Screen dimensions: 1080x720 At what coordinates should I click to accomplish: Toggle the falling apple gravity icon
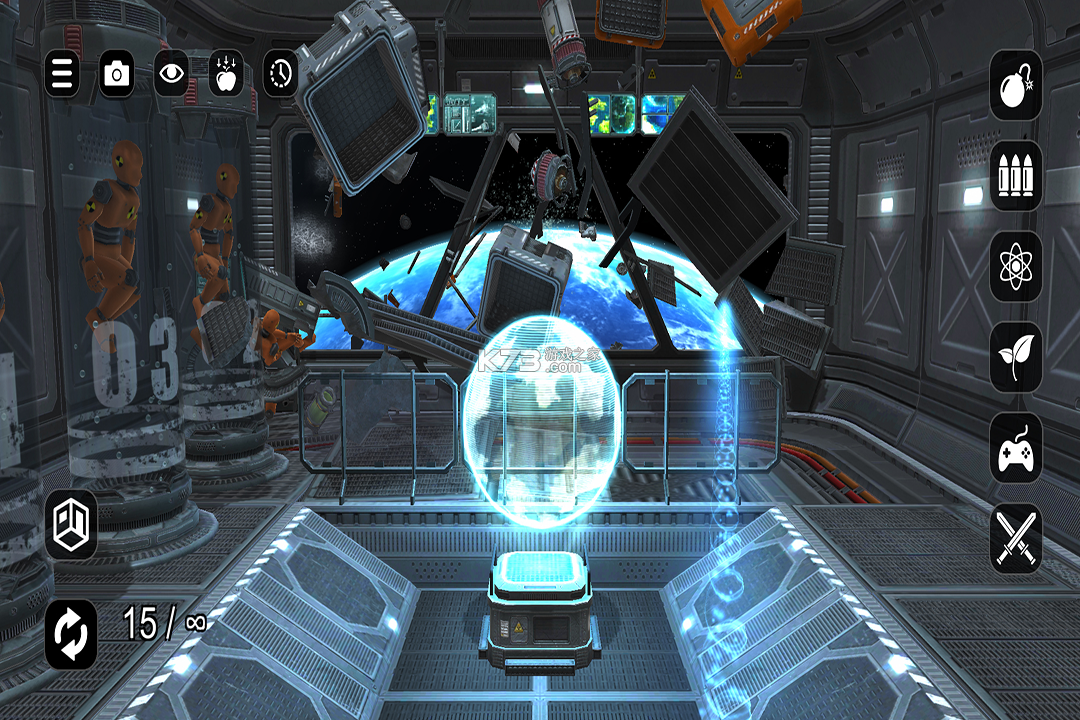[226, 73]
